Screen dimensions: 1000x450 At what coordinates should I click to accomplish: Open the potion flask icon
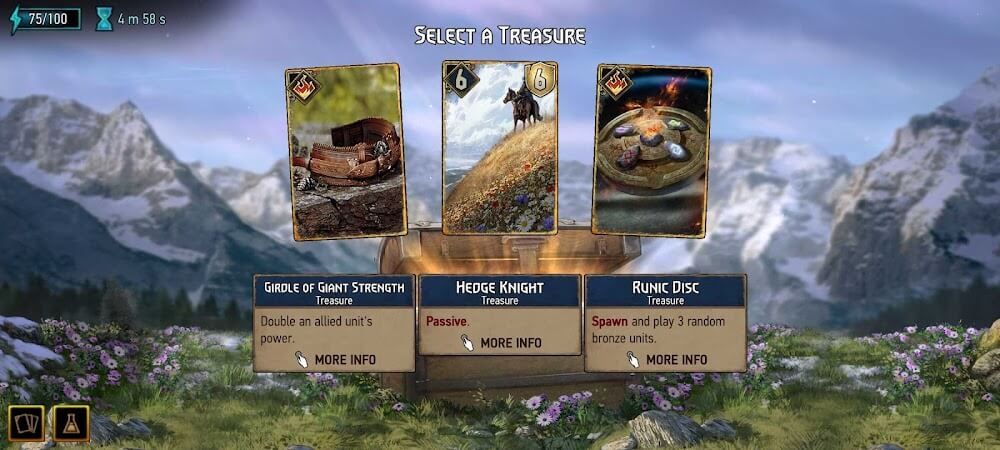pyautogui.click(x=71, y=423)
